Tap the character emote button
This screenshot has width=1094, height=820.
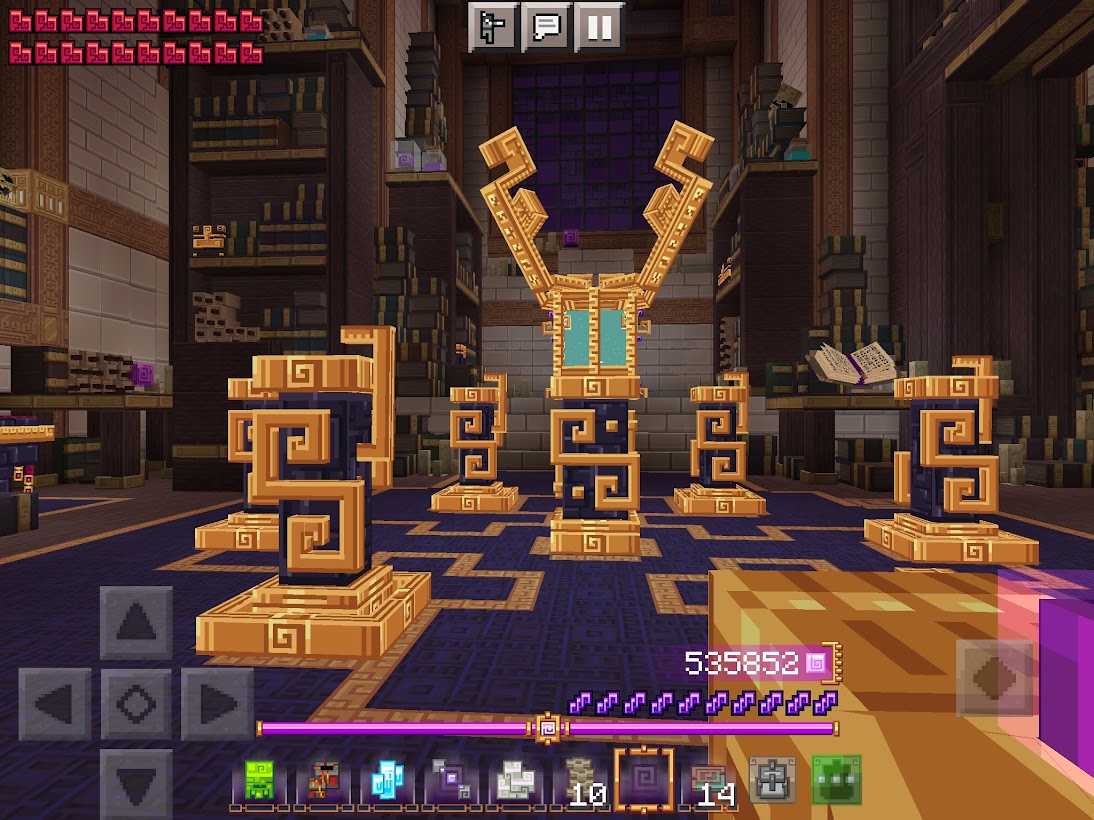493,27
